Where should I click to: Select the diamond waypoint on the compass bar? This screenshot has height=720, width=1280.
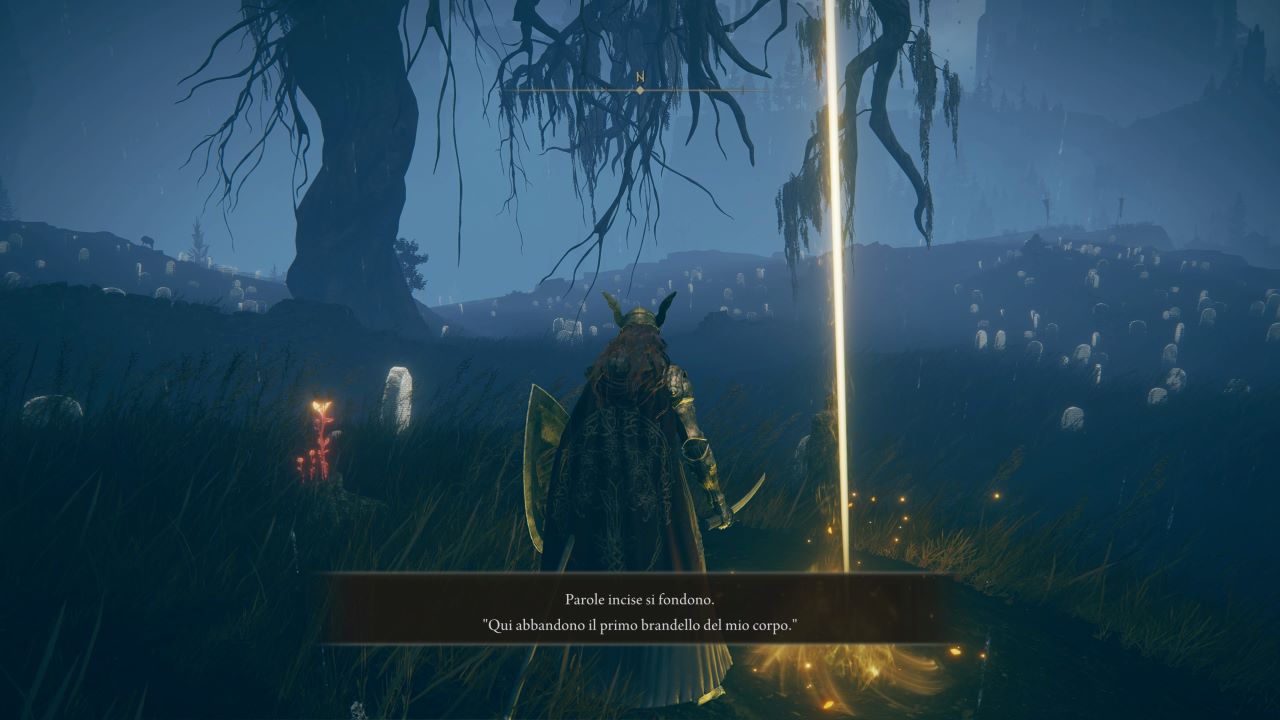(x=639, y=88)
